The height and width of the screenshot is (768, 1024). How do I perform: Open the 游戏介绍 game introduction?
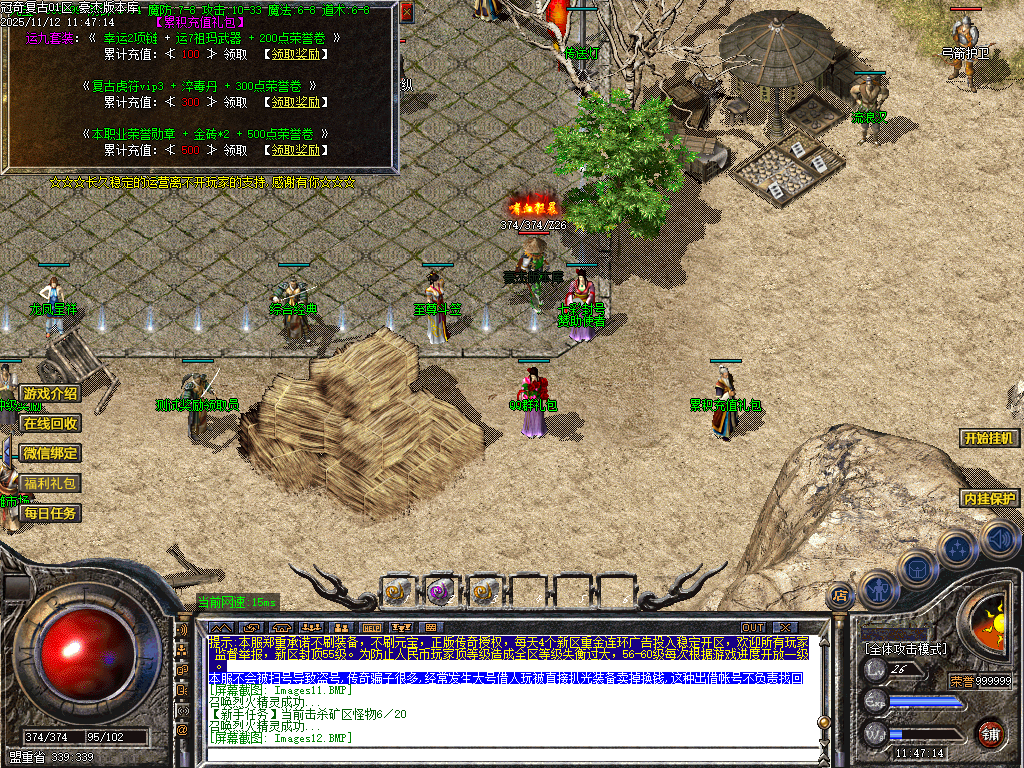pos(51,394)
